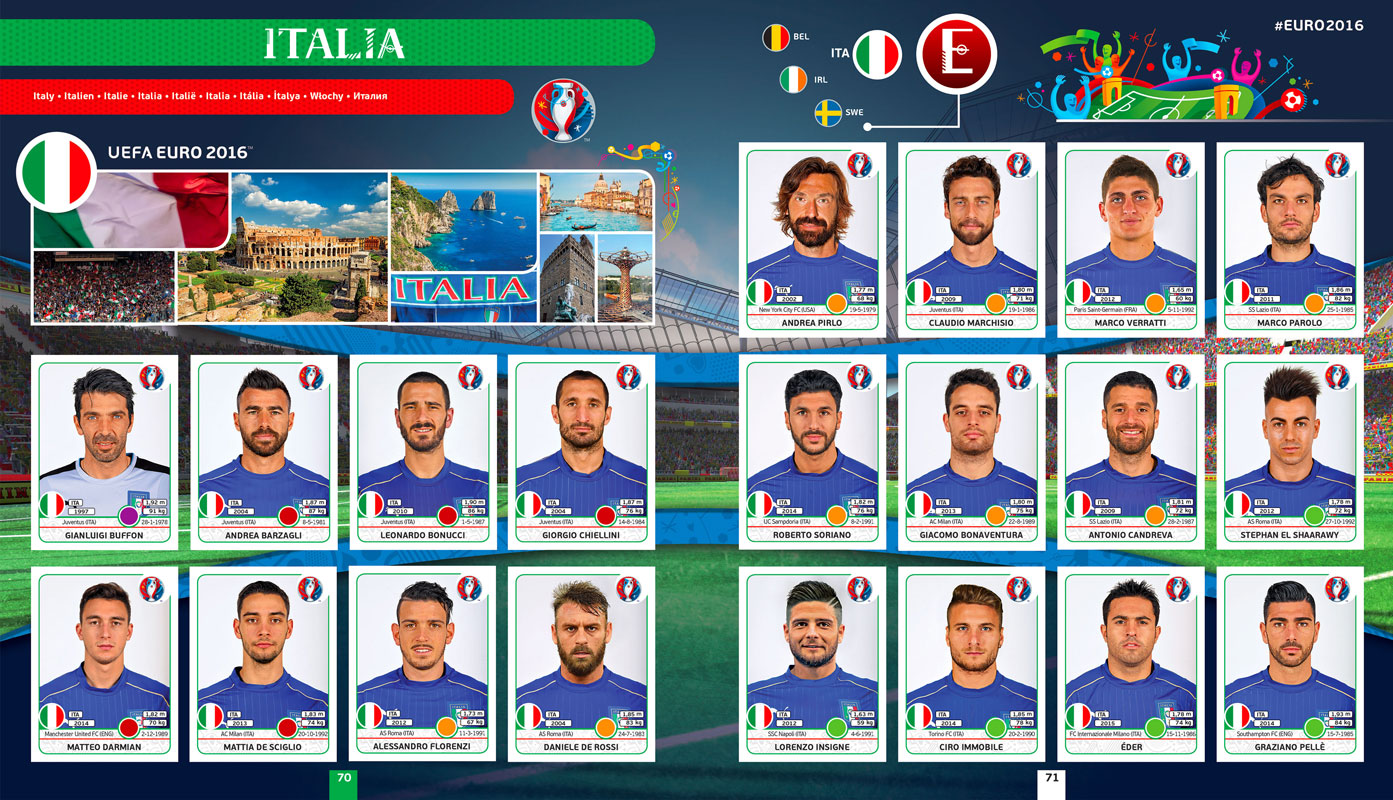Viewport: 1393px width, 800px height.
Task: Choose the Ciro Immobile sticker
Action: pyautogui.click(x=971, y=662)
